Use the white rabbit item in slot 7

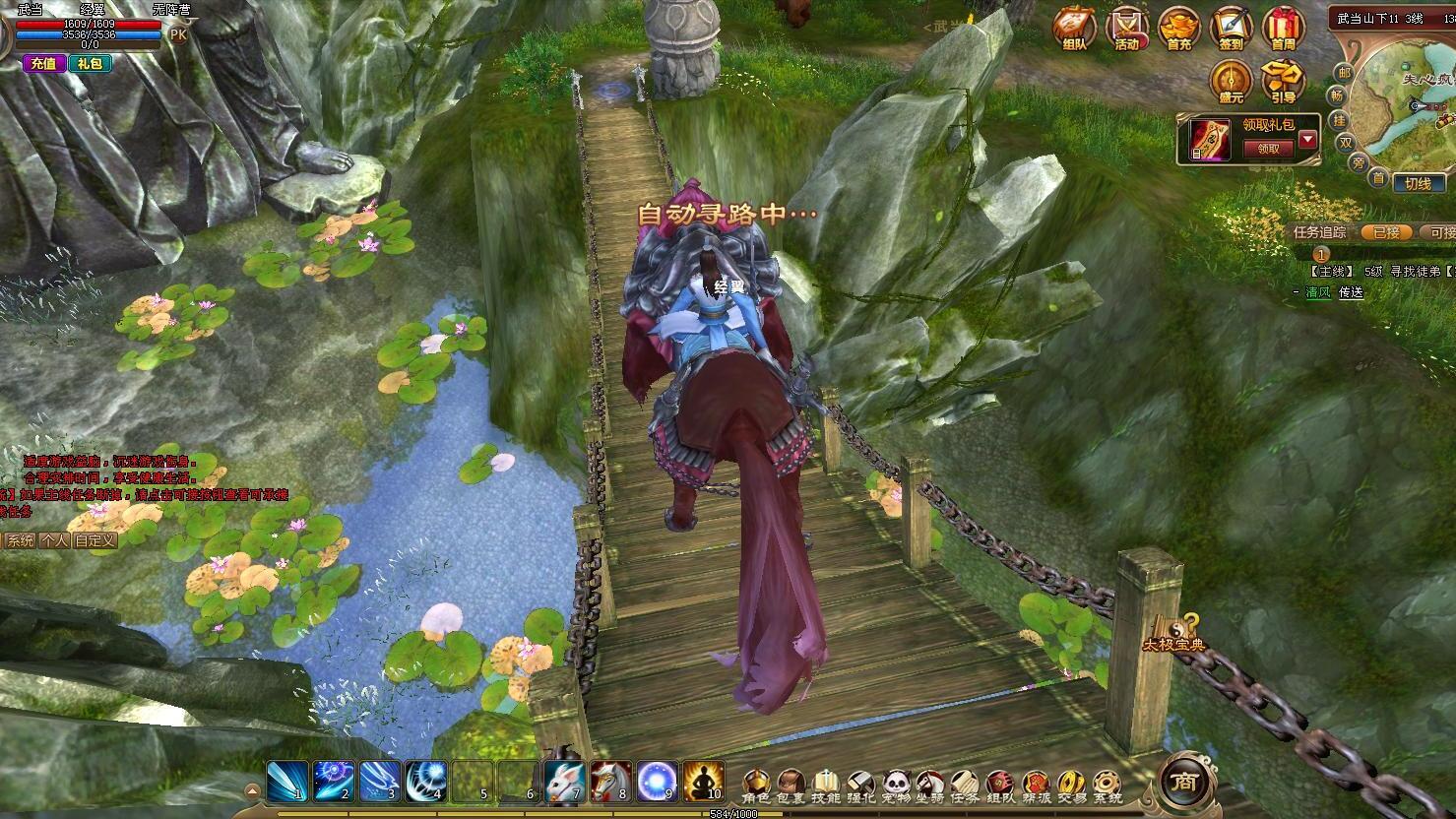[564, 781]
